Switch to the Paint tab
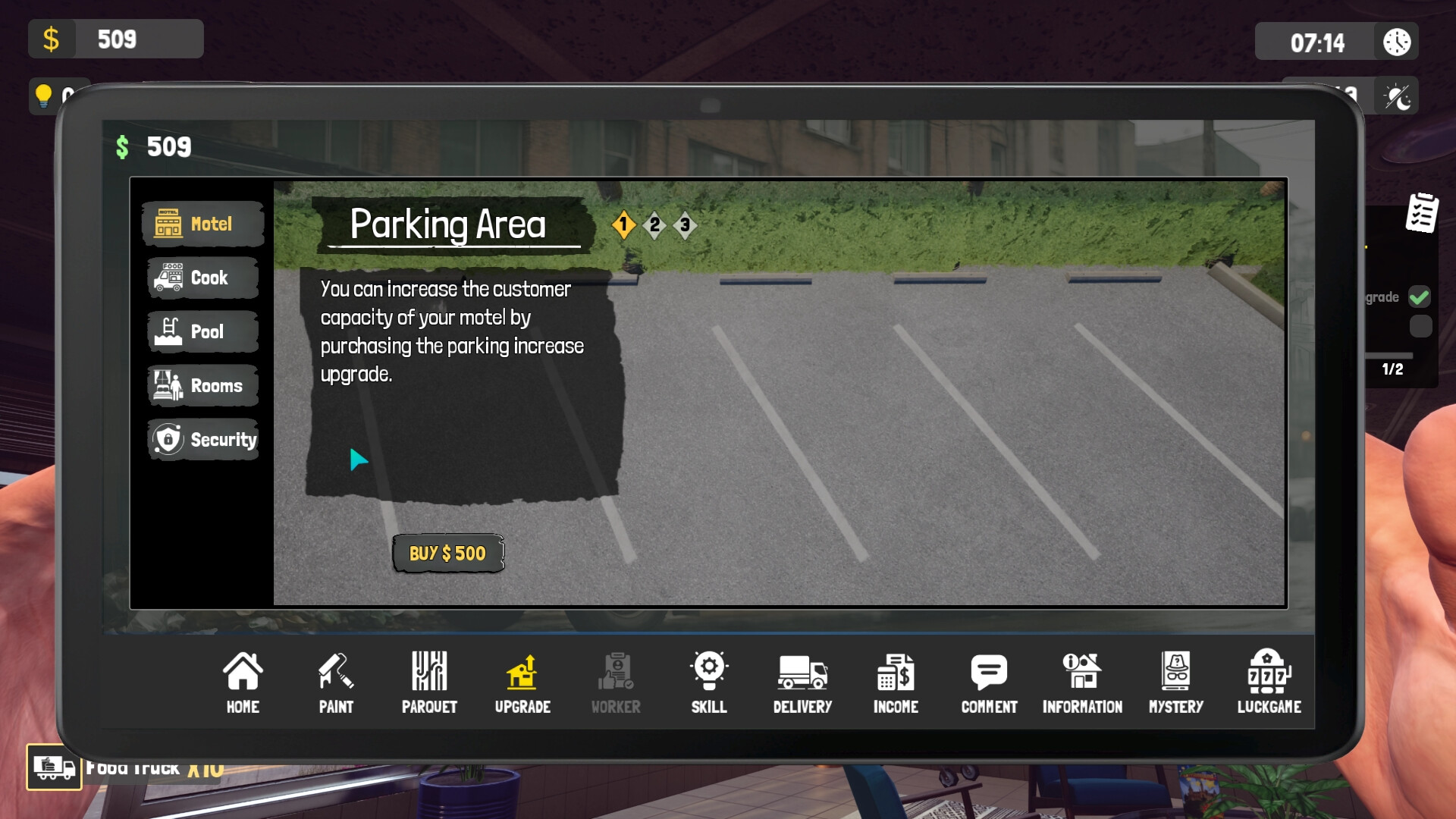This screenshot has width=1456, height=819. (336, 681)
